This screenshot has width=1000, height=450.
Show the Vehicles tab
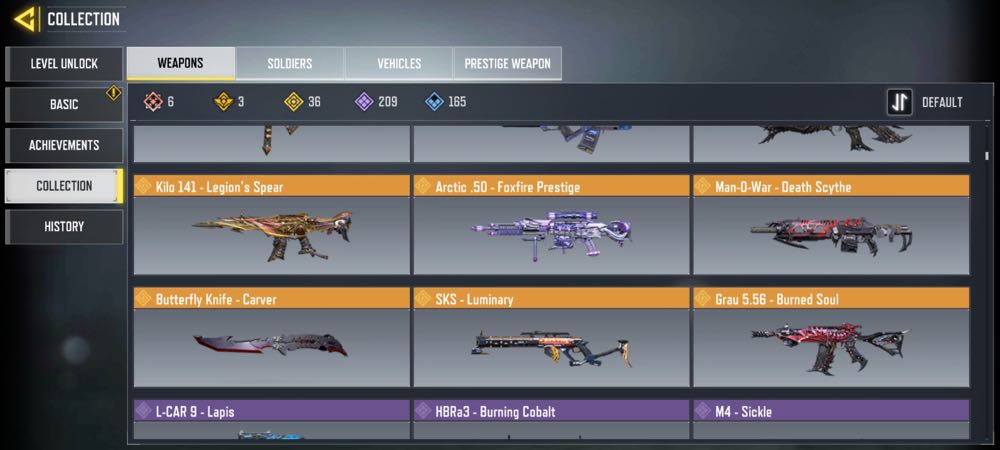[399, 64]
